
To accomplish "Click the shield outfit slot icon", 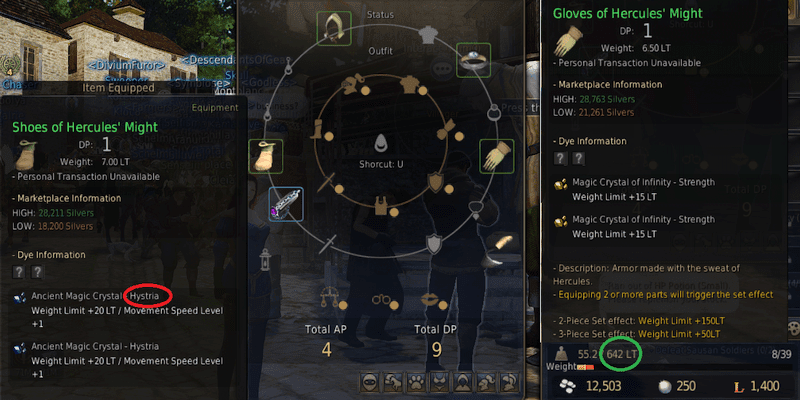I will point(434,181).
